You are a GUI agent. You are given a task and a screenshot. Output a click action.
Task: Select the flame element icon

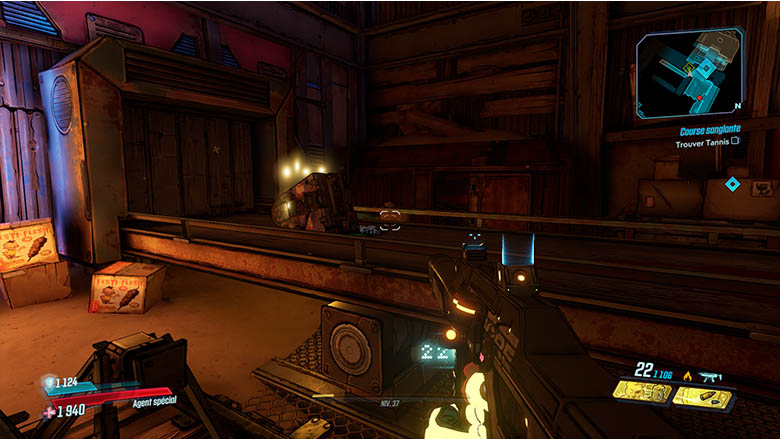687,376
